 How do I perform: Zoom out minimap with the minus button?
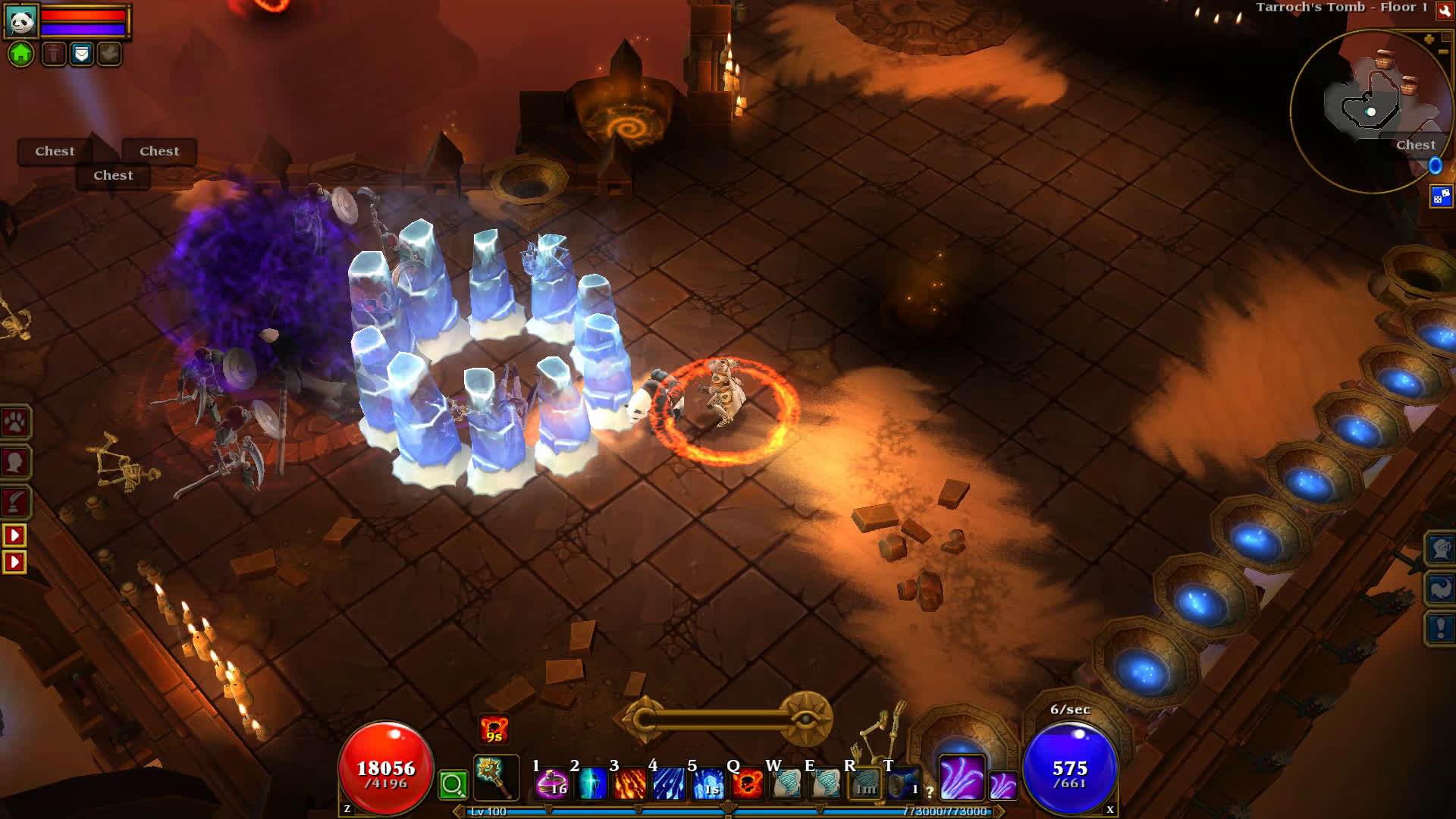(1442, 52)
